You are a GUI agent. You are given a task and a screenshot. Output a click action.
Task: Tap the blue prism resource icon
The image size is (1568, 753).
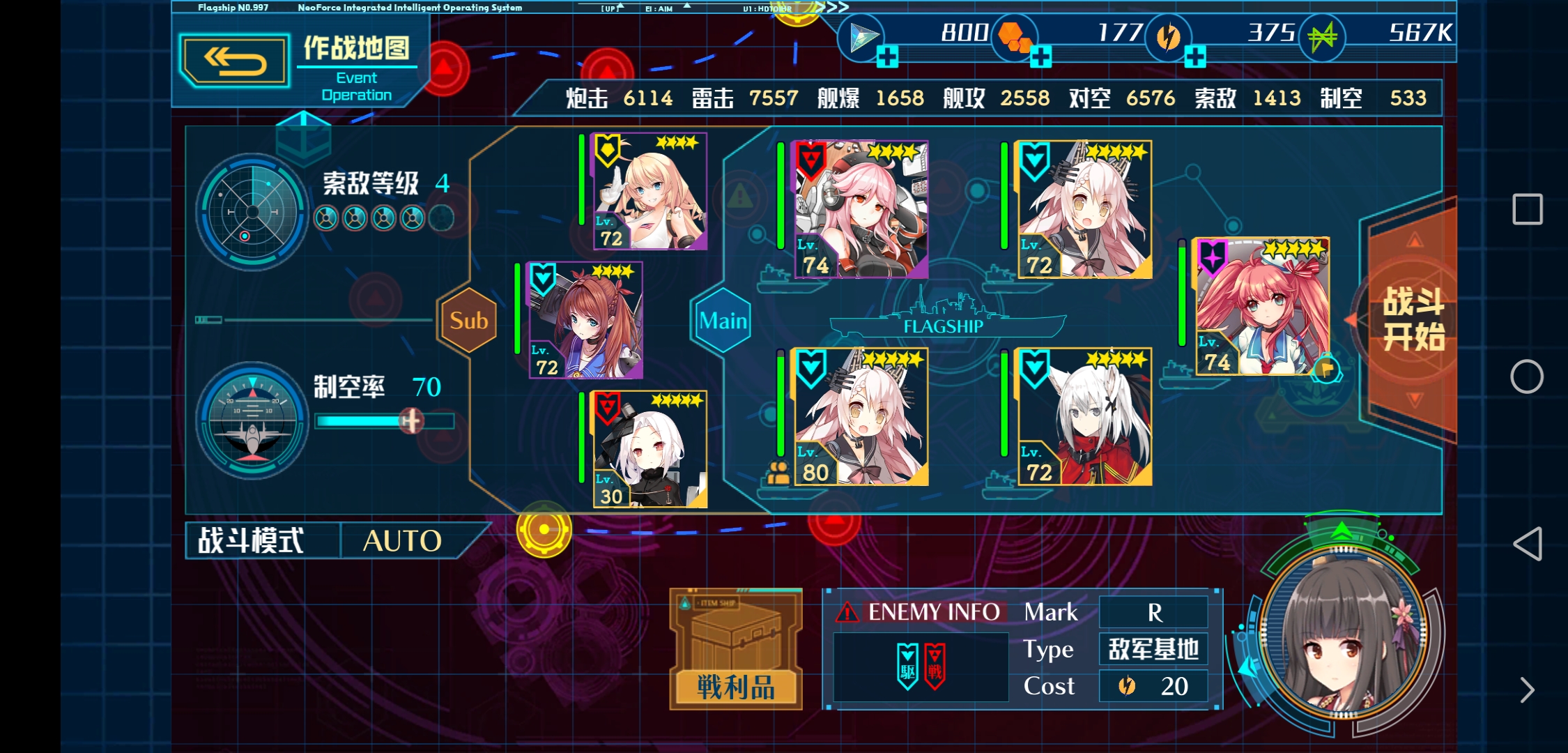click(x=862, y=35)
